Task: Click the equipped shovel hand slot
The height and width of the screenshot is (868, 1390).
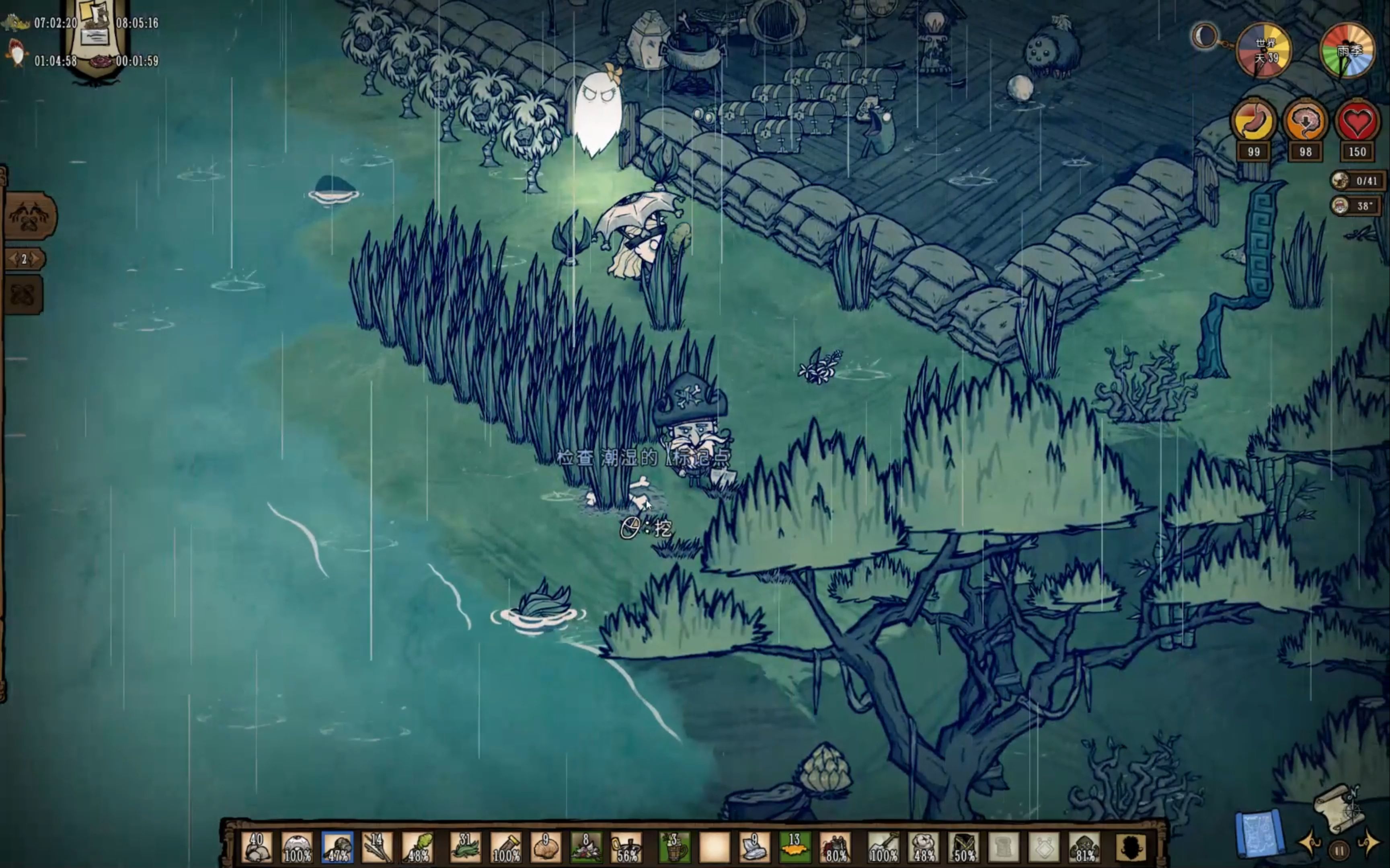Action: click(x=883, y=848)
